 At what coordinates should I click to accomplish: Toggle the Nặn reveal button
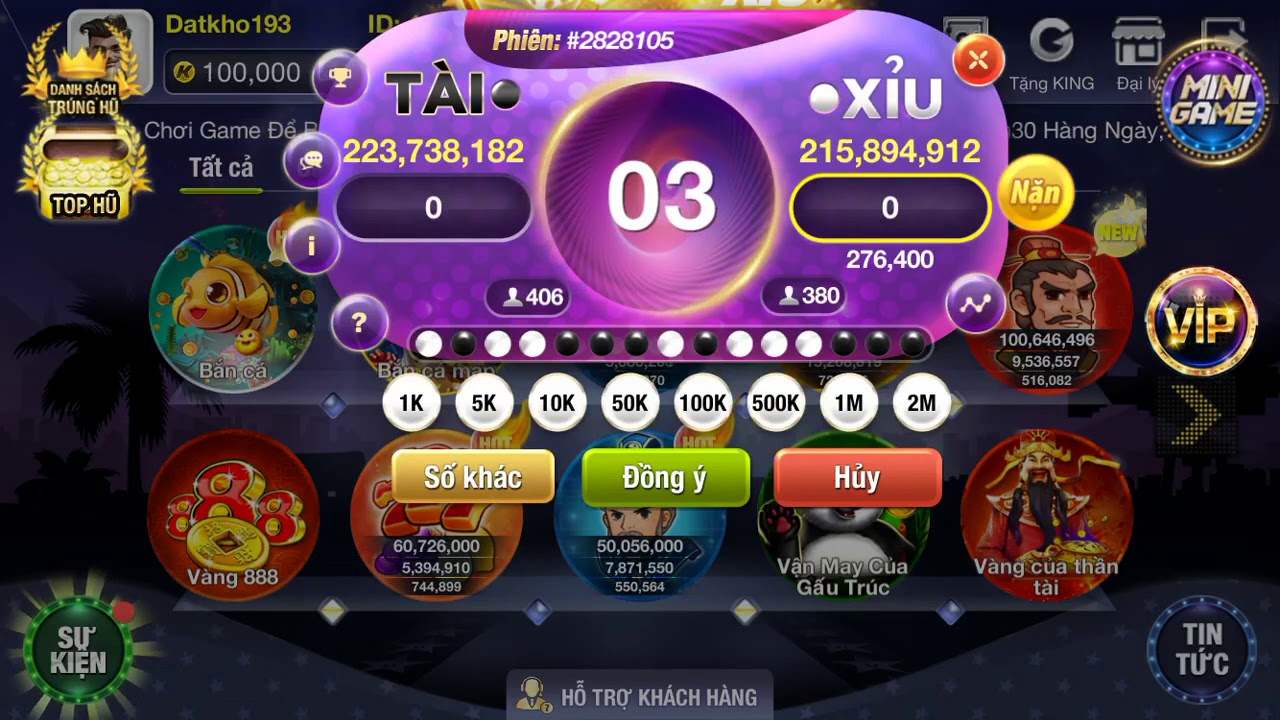tap(1034, 192)
